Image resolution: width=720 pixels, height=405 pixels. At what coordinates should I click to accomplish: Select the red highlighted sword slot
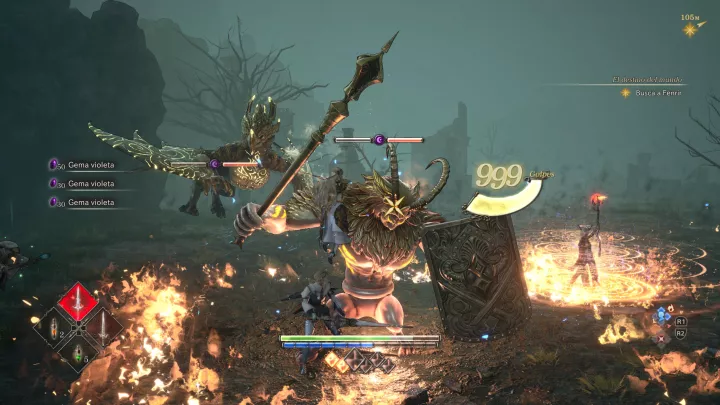[77, 302]
